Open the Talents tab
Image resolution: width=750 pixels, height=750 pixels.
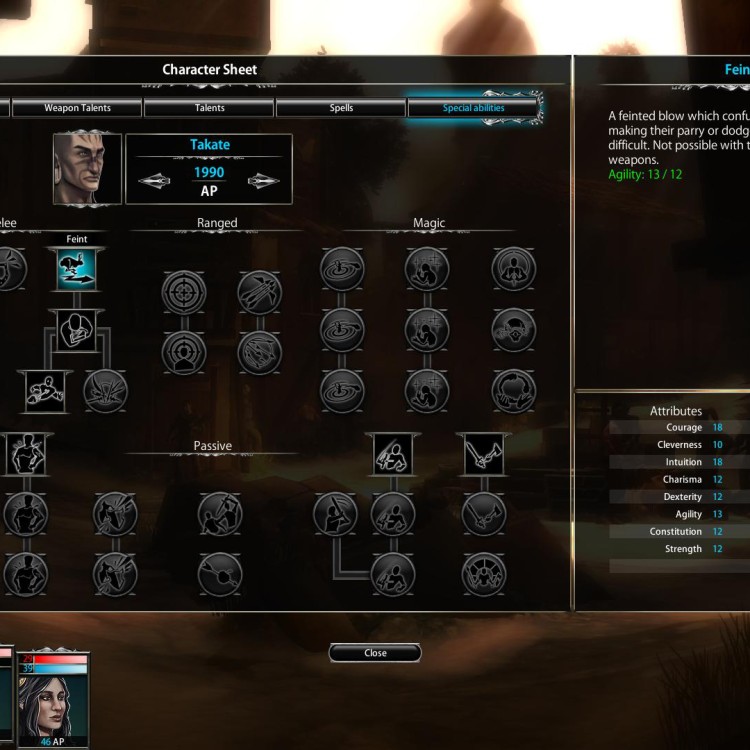[210, 108]
